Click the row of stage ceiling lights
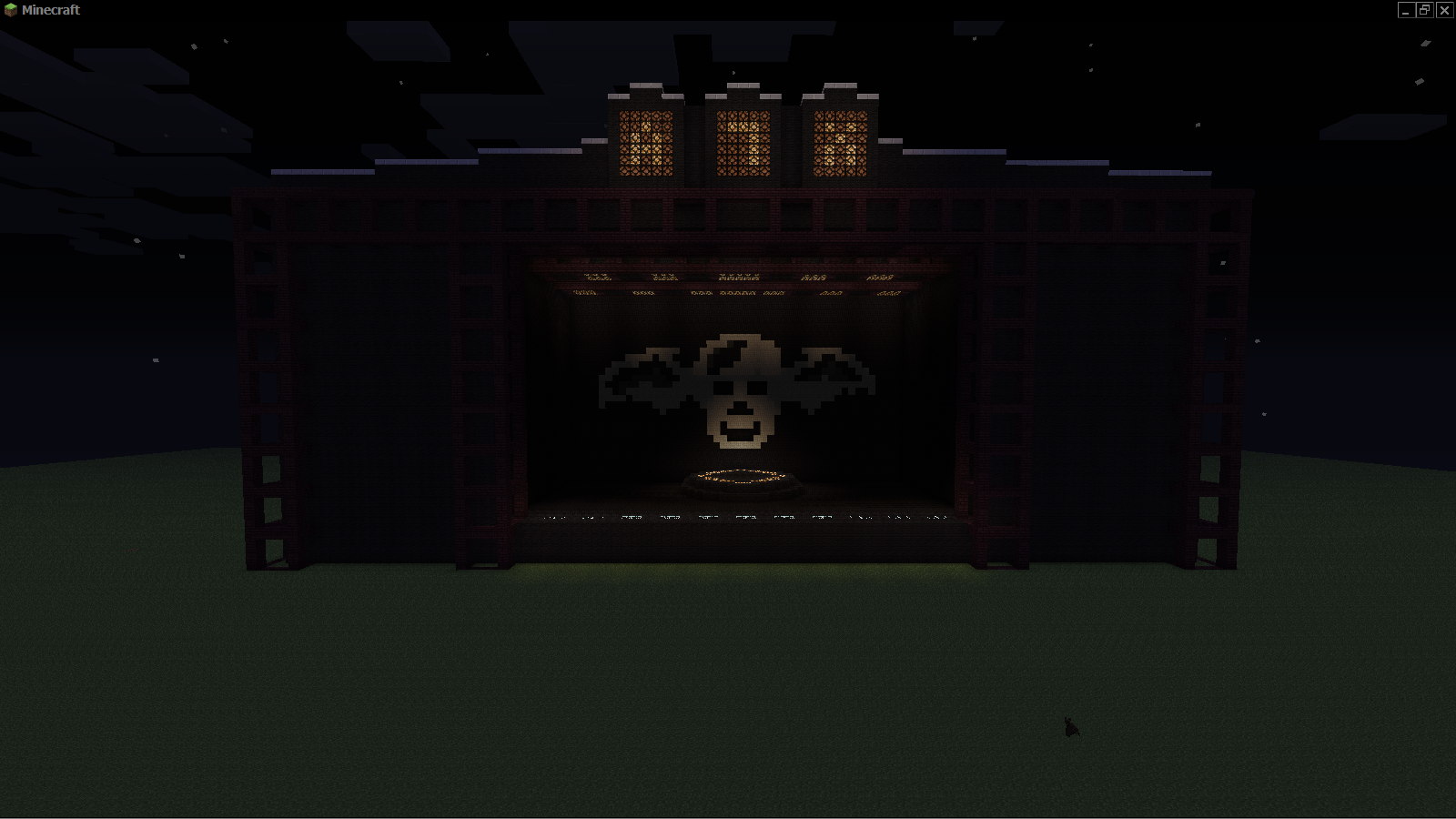Screen dimensions: 1456x819 (737, 278)
